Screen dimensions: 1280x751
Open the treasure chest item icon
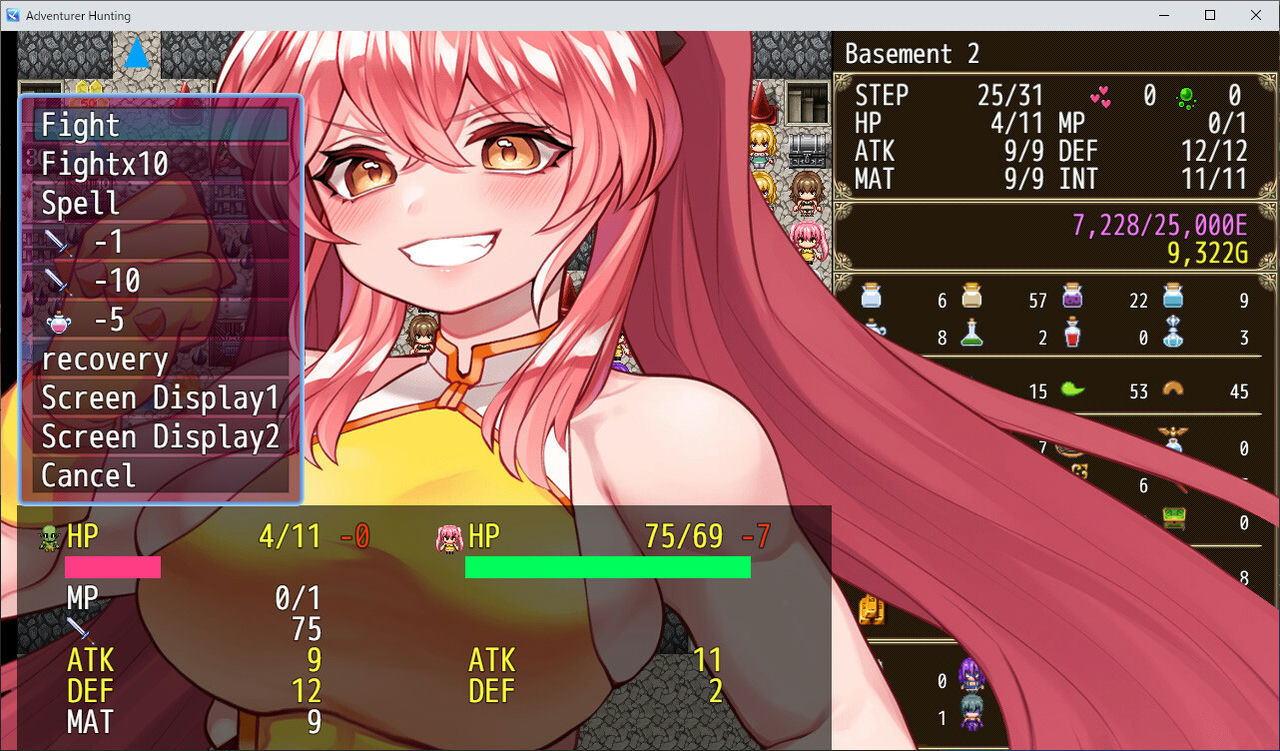[1175, 517]
